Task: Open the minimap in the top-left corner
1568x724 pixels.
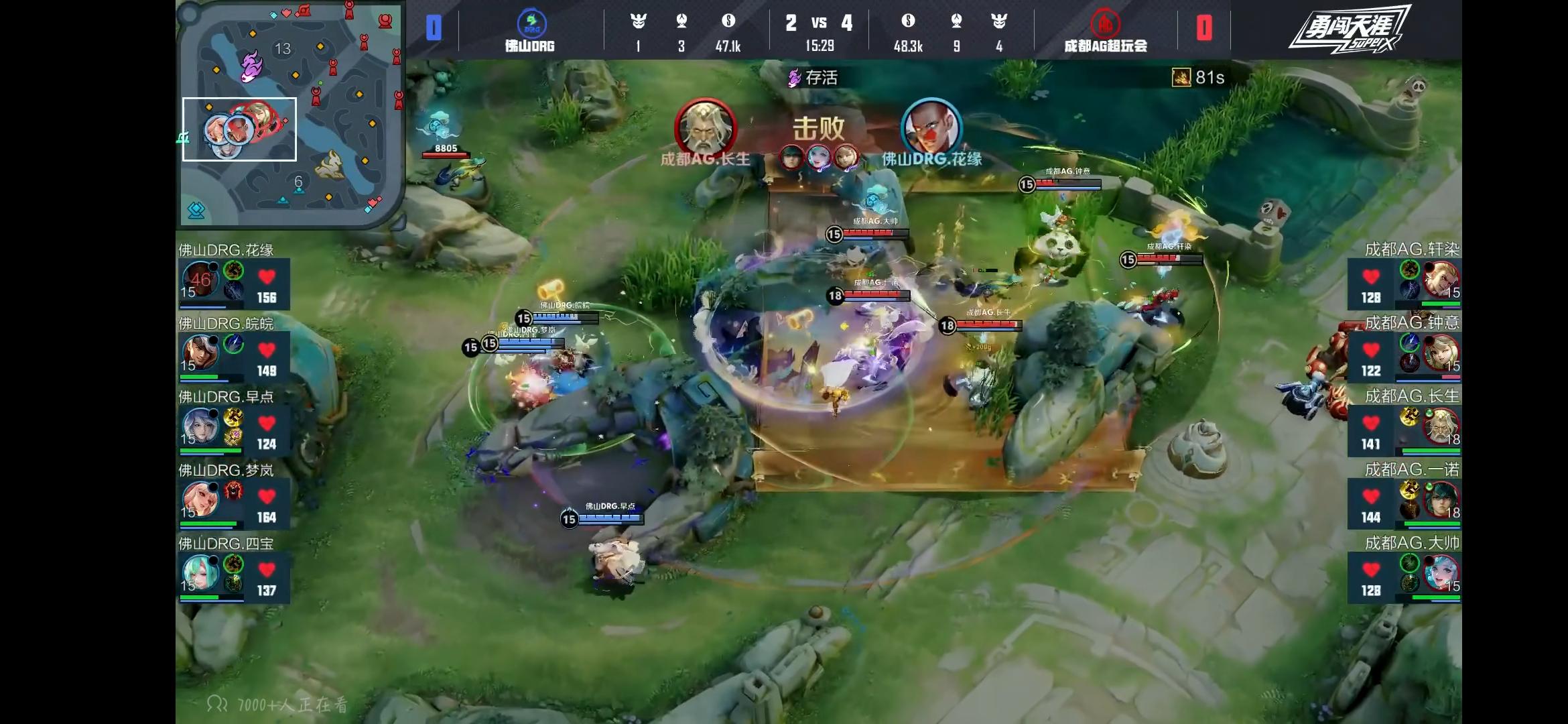Action: (290, 114)
